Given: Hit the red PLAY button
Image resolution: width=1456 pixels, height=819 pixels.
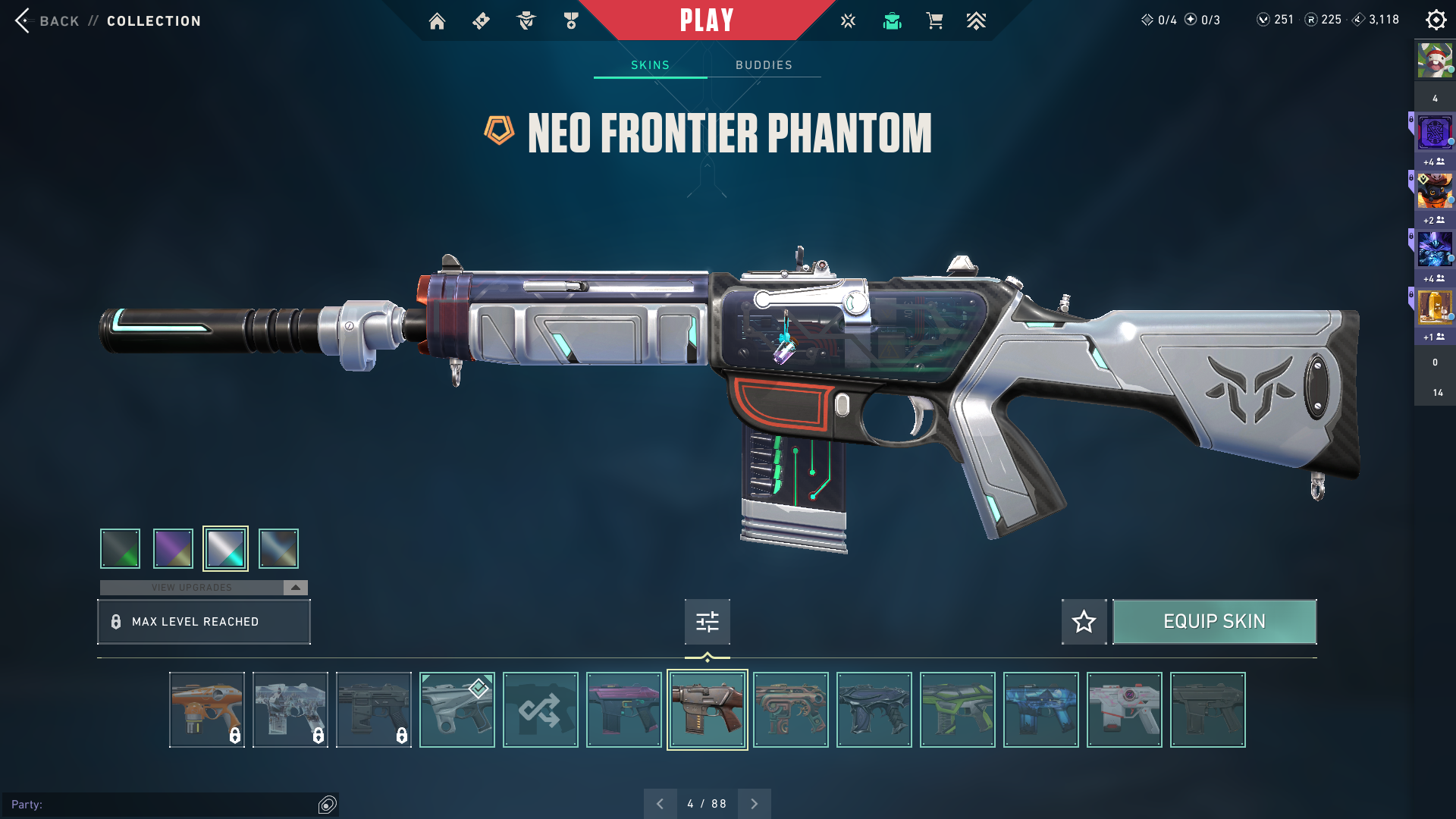Looking at the screenshot, I should (707, 20).
